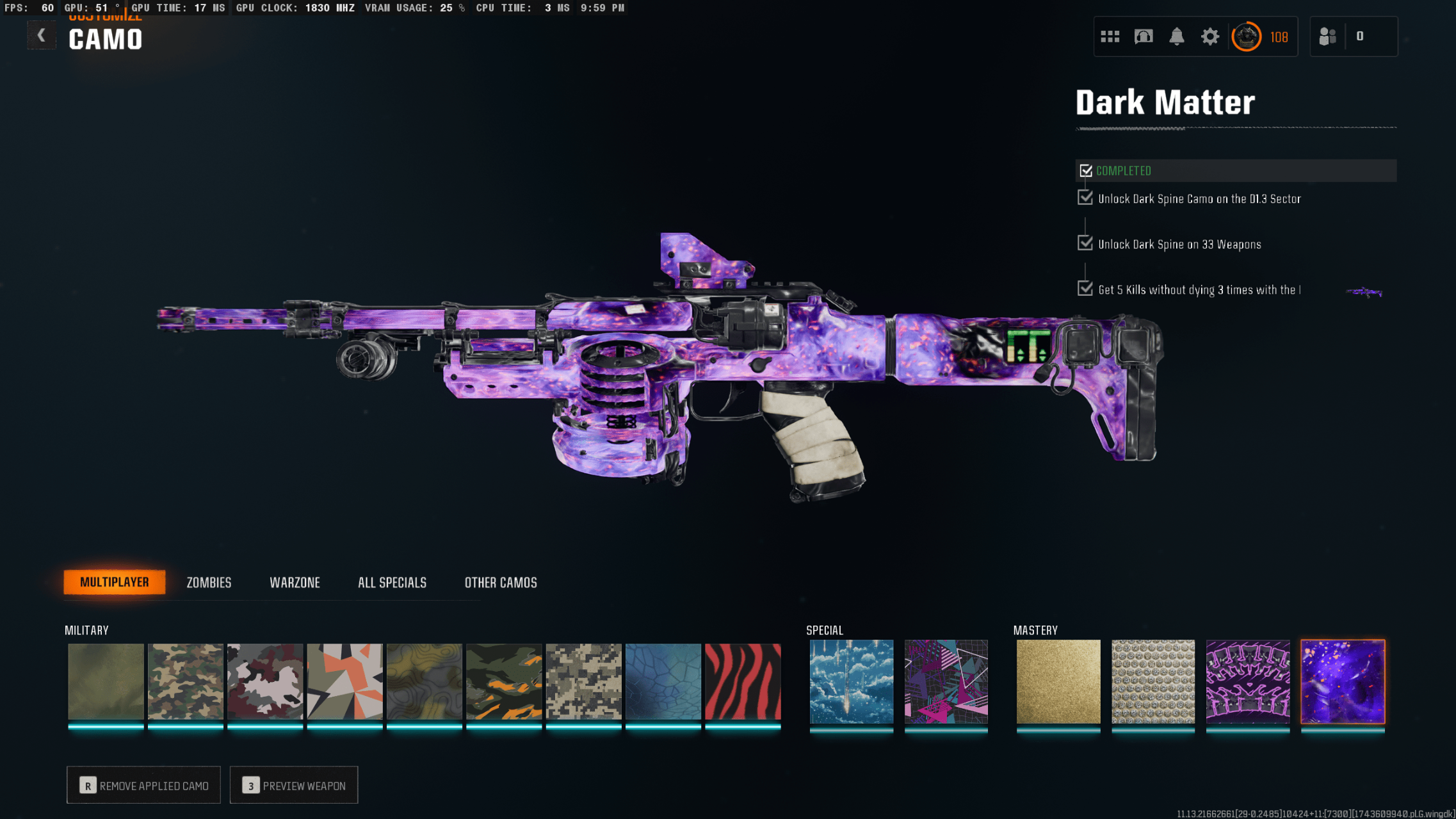The width and height of the screenshot is (1456, 819).
Task: Open the settings gear icon
Action: coord(1209,36)
